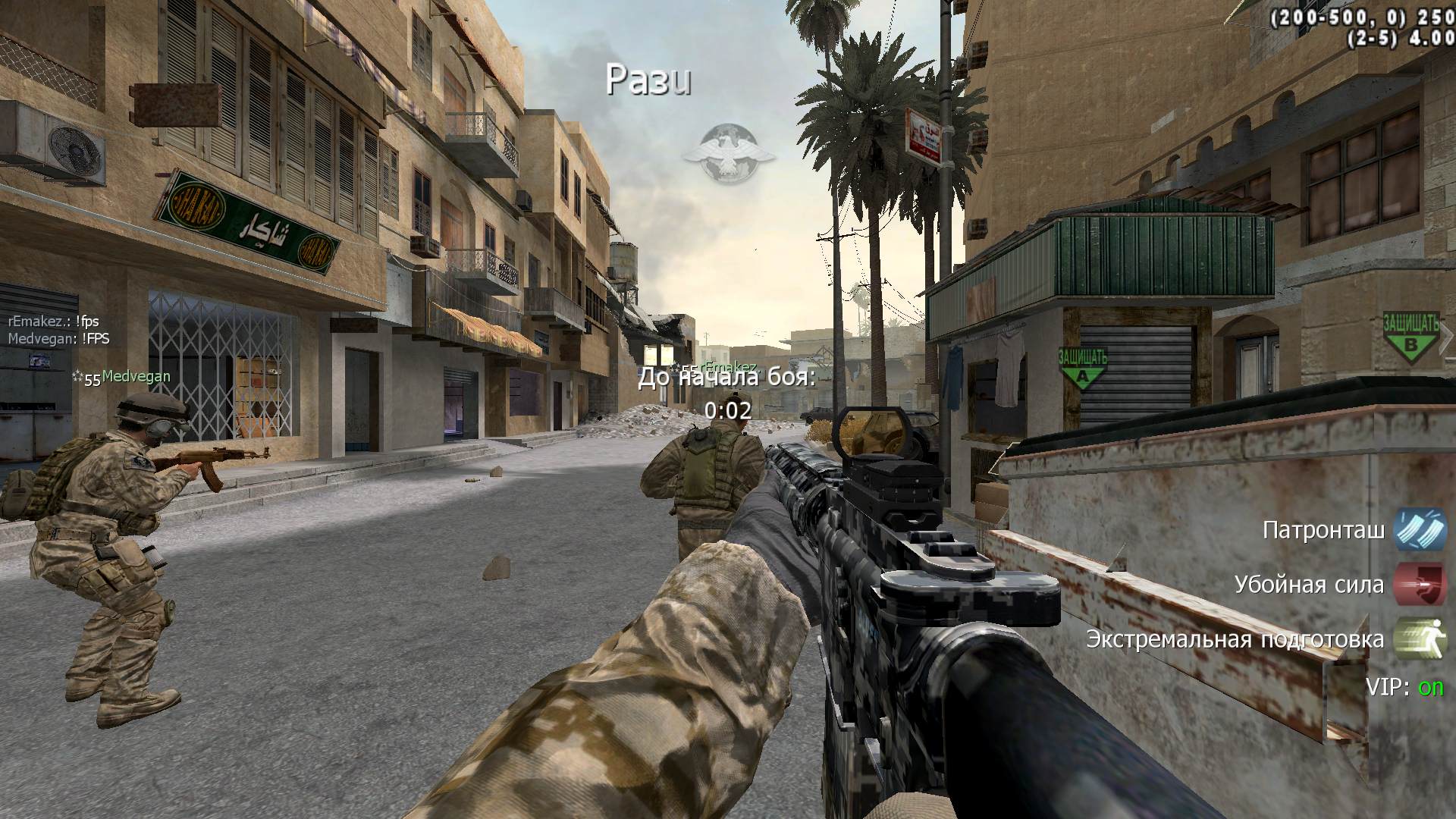Image resolution: width=1456 pixels, height=819 pixels.
Task: Toggle the VIP on indicator
Action: point(1404,687)
